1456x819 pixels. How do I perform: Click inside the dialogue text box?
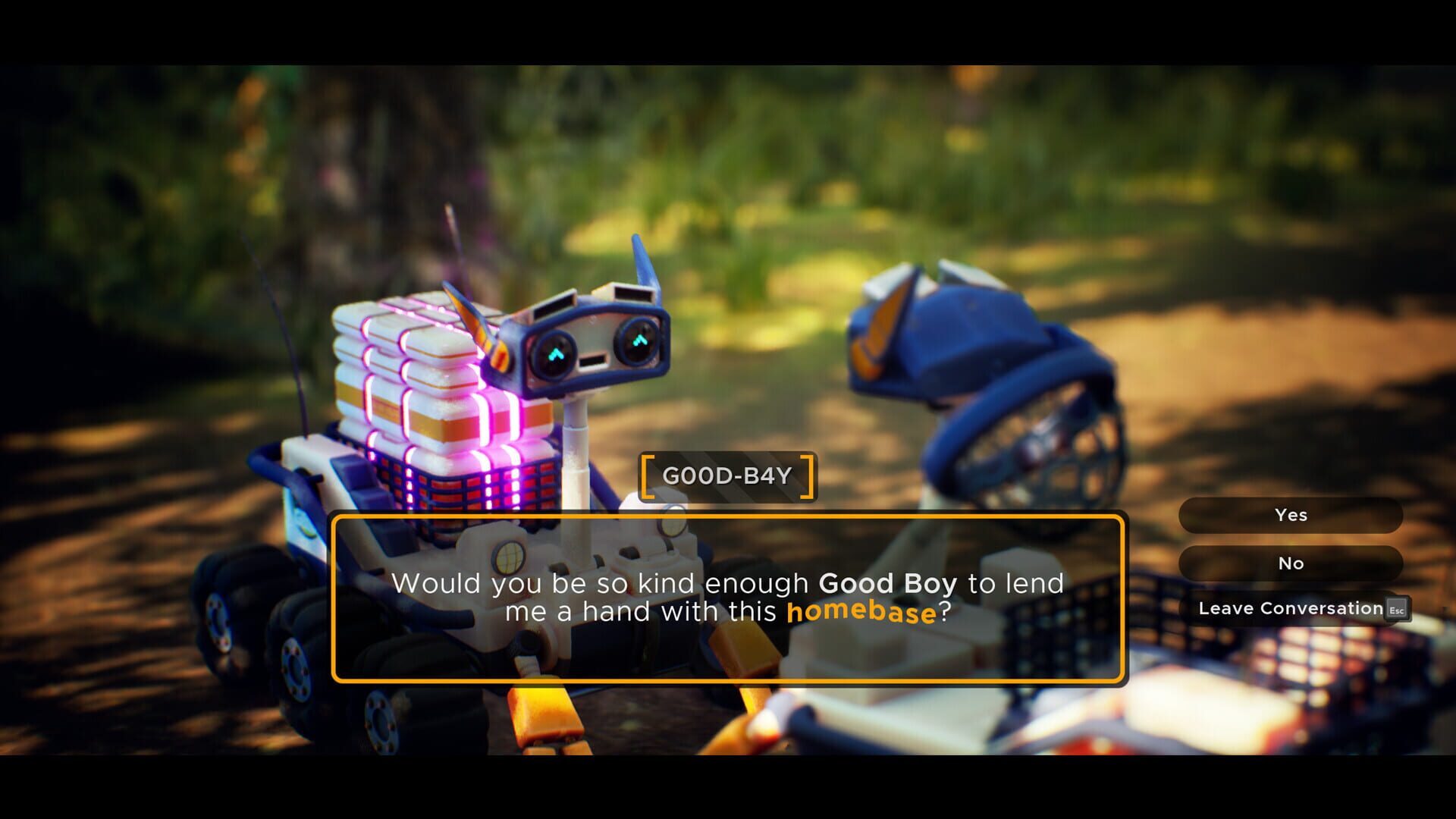pos(728,595)
